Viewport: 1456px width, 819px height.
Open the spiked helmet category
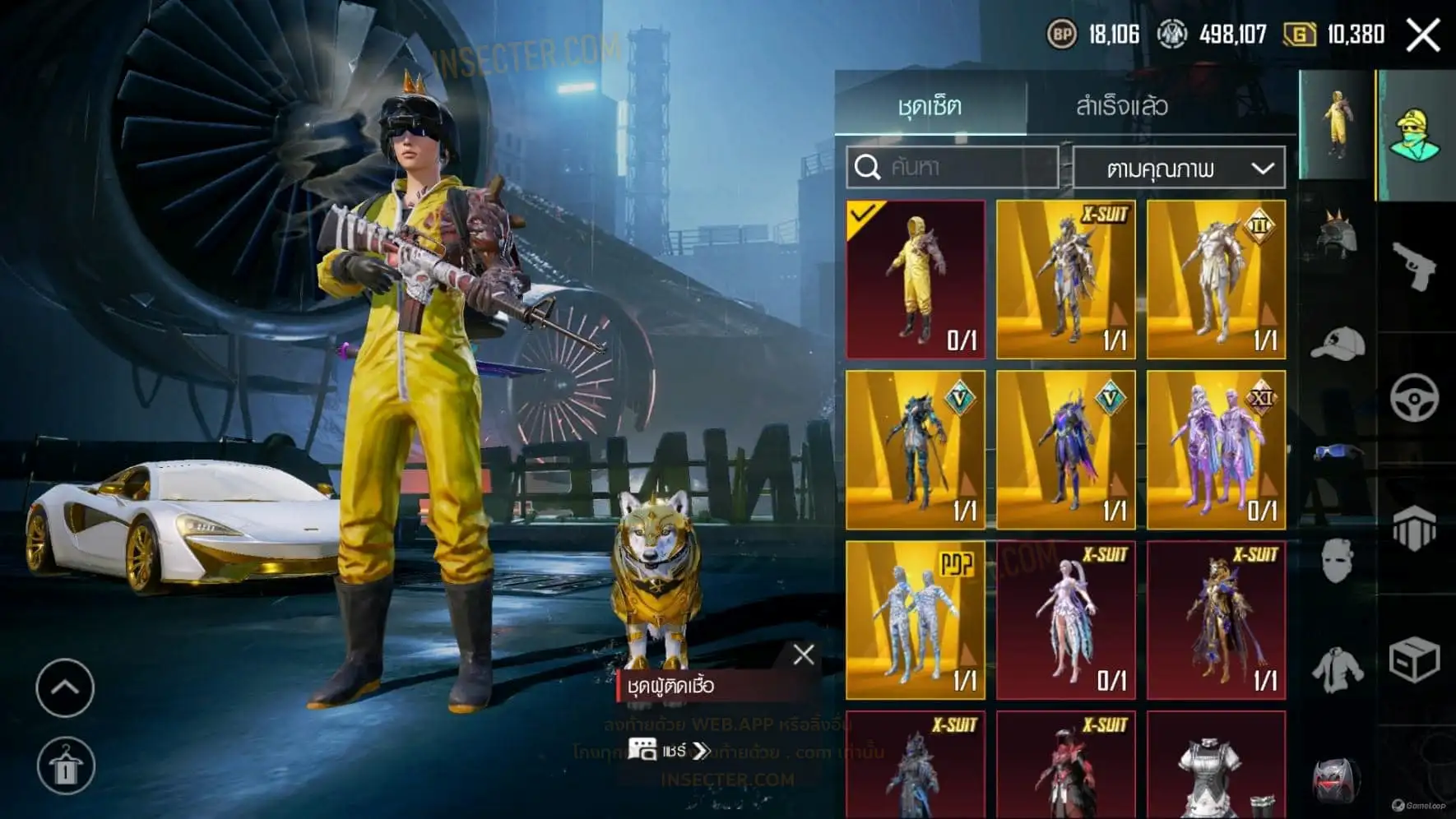pyautogui.click(x=1338, y=234)
